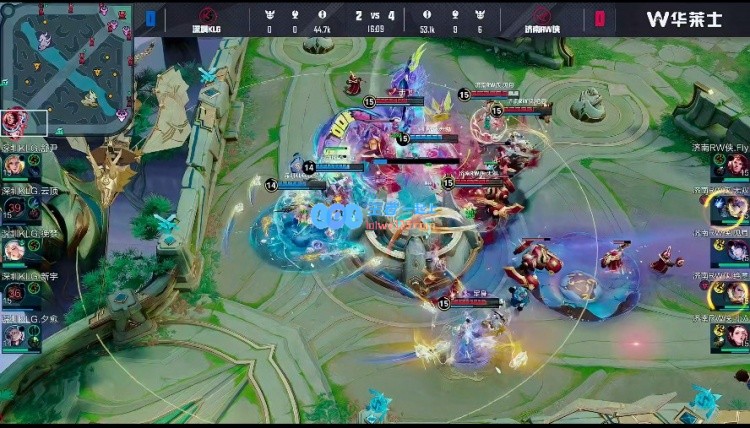
Task: Select KLG player 新宇's portrait
Action: point(15,293)
